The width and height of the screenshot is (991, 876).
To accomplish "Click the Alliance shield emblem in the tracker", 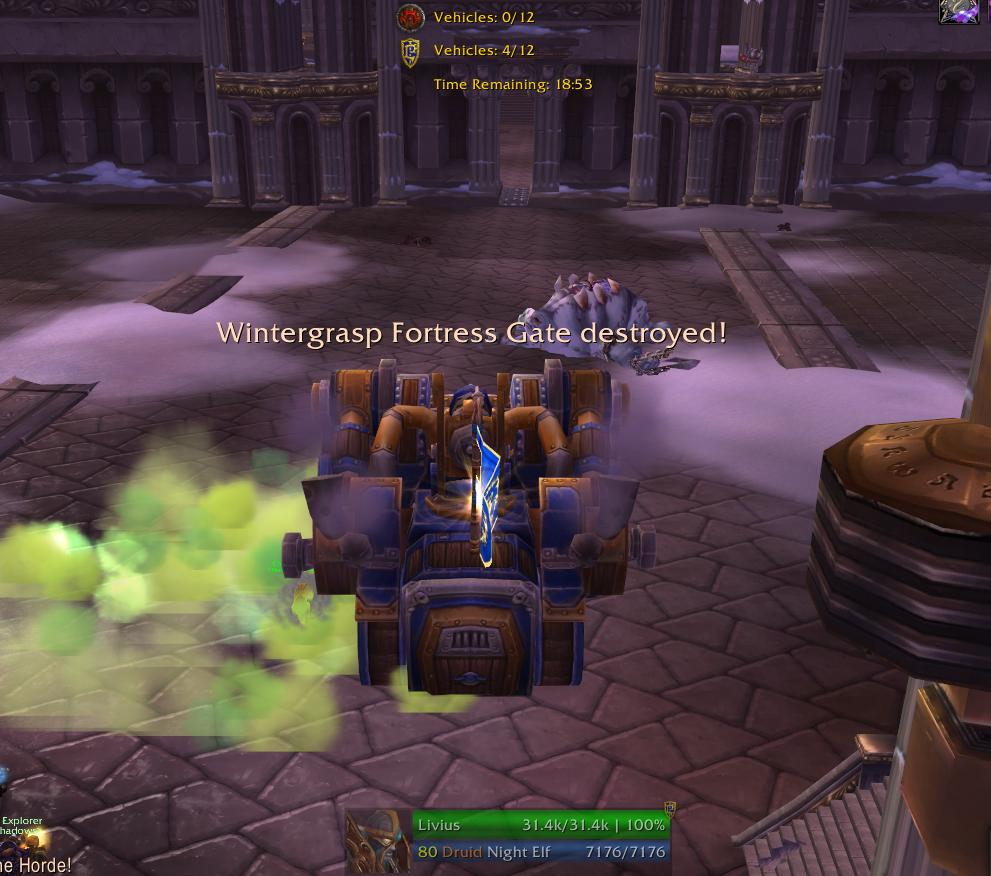I will (410, 50).
